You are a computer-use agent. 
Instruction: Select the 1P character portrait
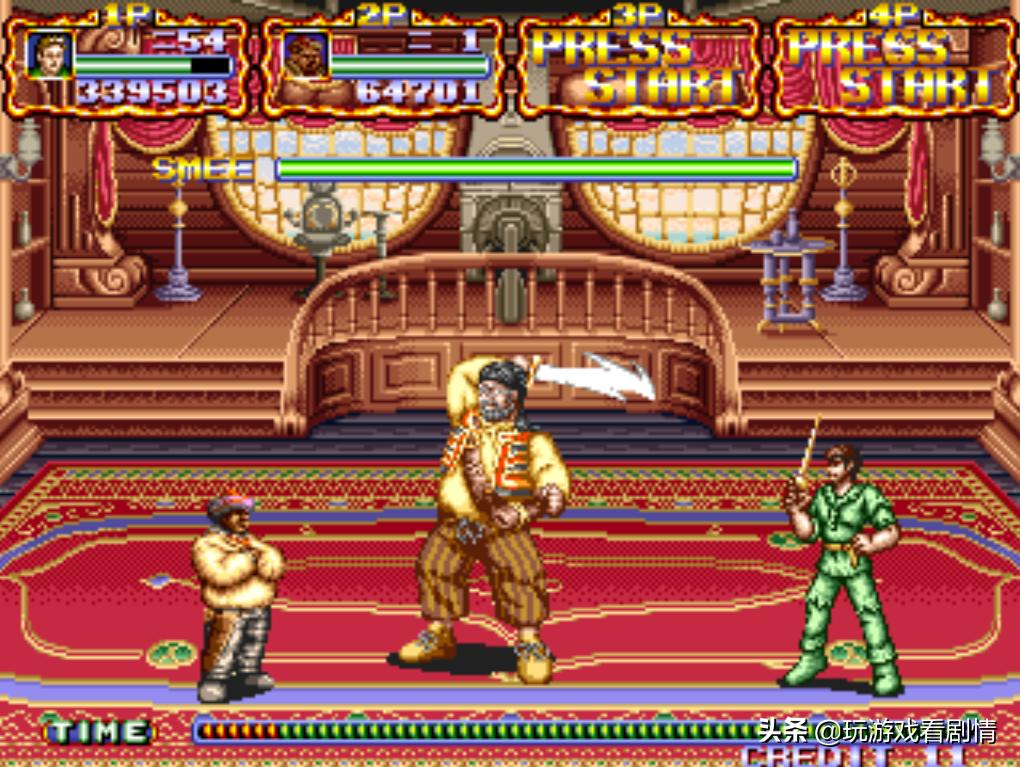tap(49, 54)
